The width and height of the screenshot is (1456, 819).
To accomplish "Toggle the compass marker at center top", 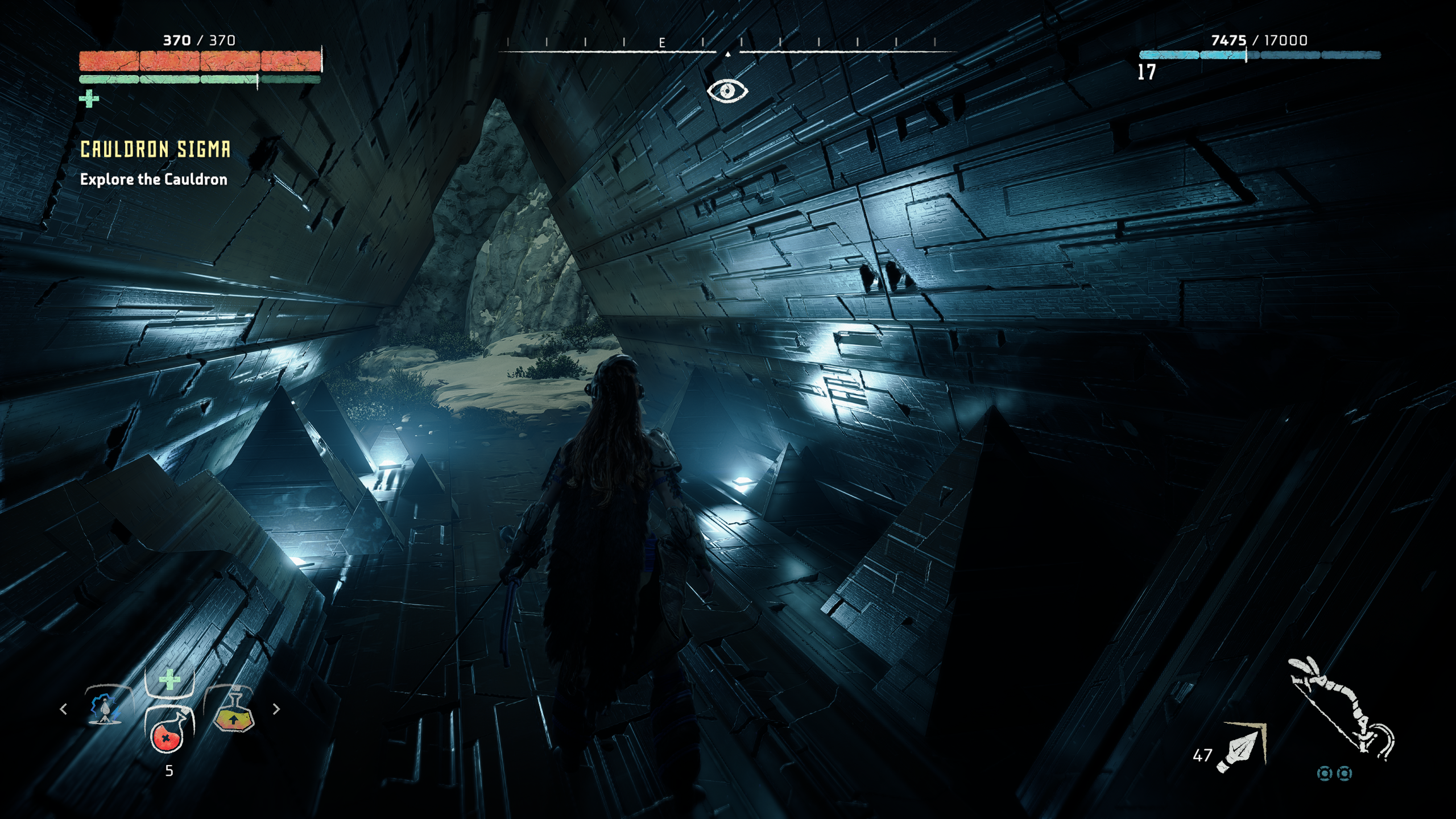I will pyautogui.click(x=729, y=55).
